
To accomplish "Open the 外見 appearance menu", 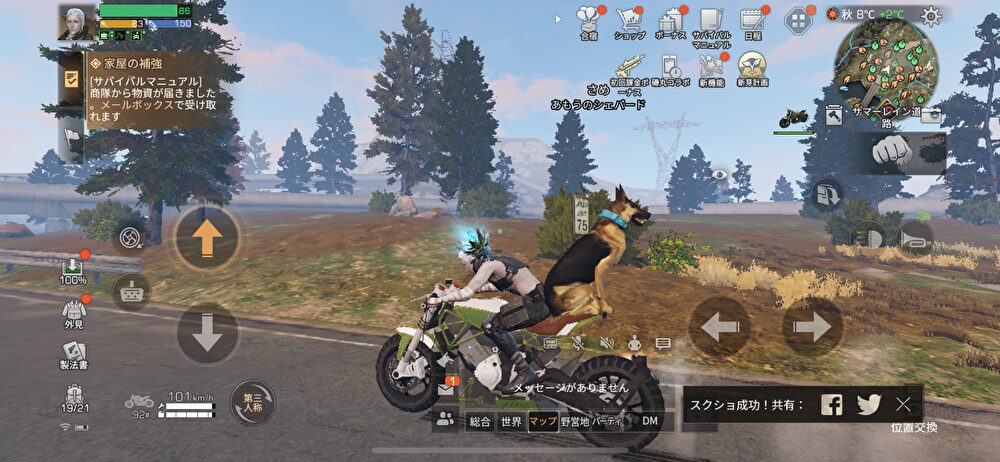I will [x=73, y=314].
